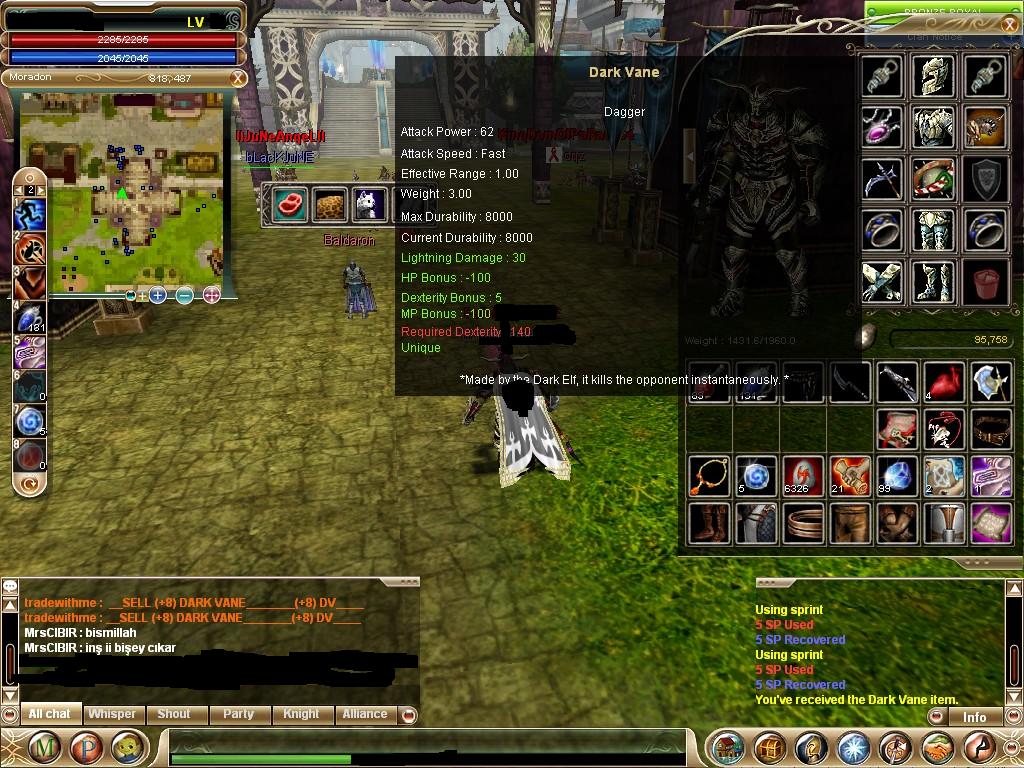Zoom out on the minimap
The image size is (1024, 768).
point(185,295)
